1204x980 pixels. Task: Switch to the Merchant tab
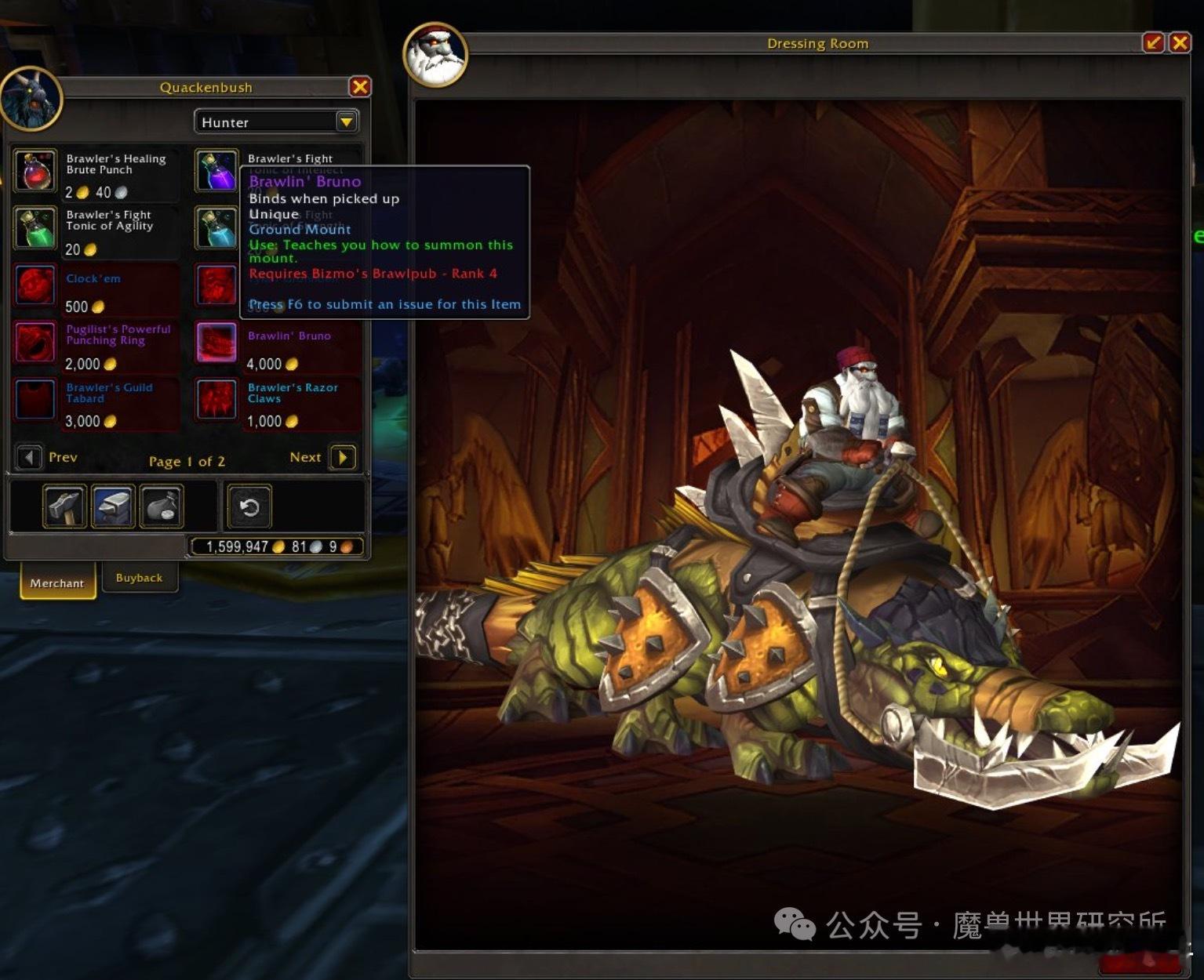(56, 583)
